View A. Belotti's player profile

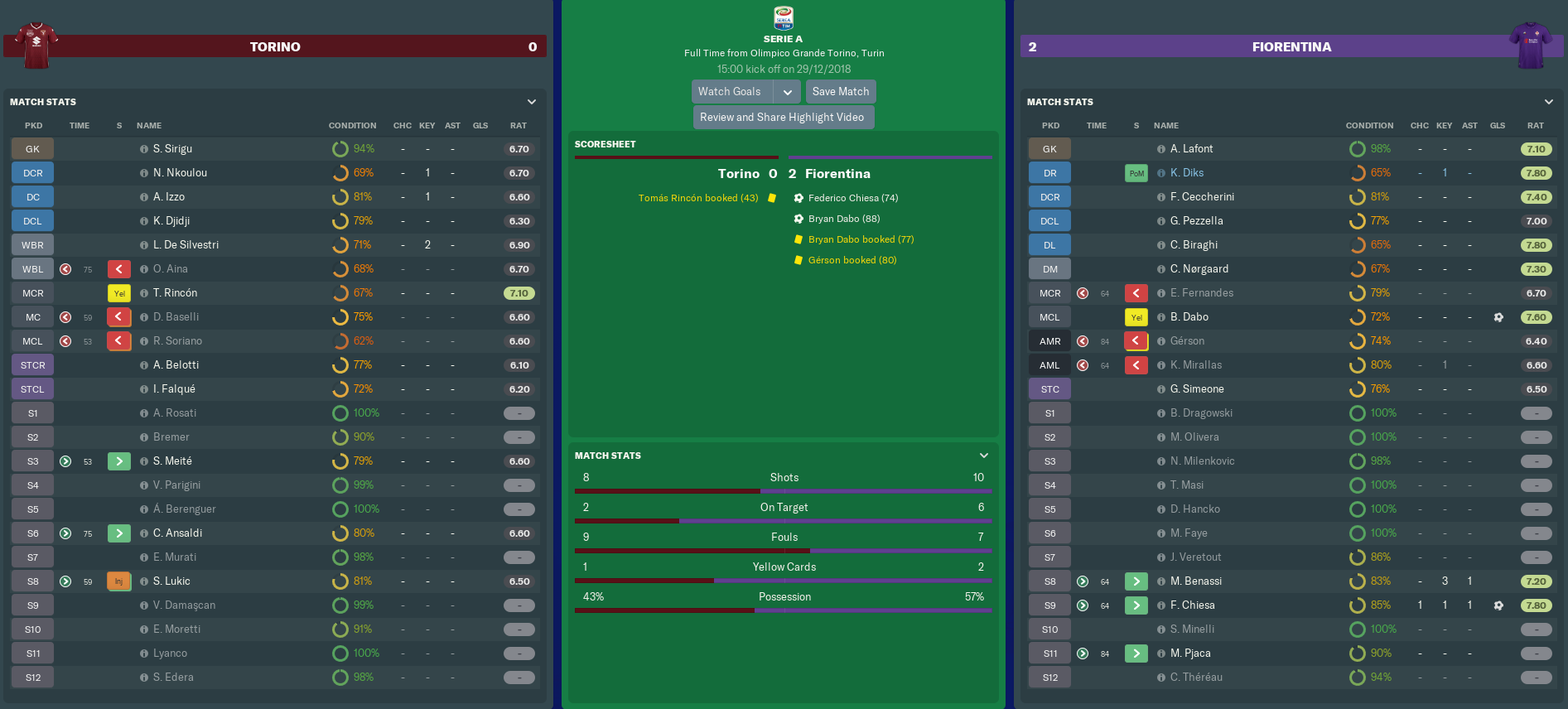point(176,365)
